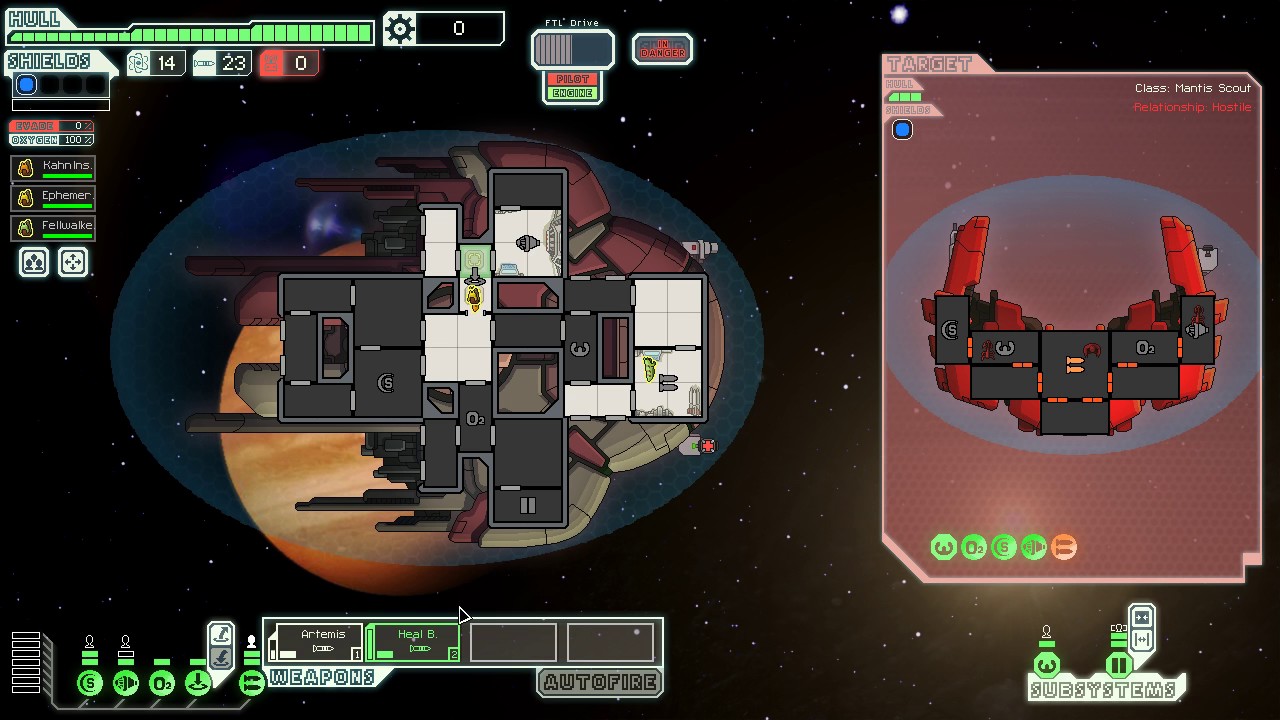Click the weapons system power icon
1280x720 pixels.
click(x=251, y=684)
